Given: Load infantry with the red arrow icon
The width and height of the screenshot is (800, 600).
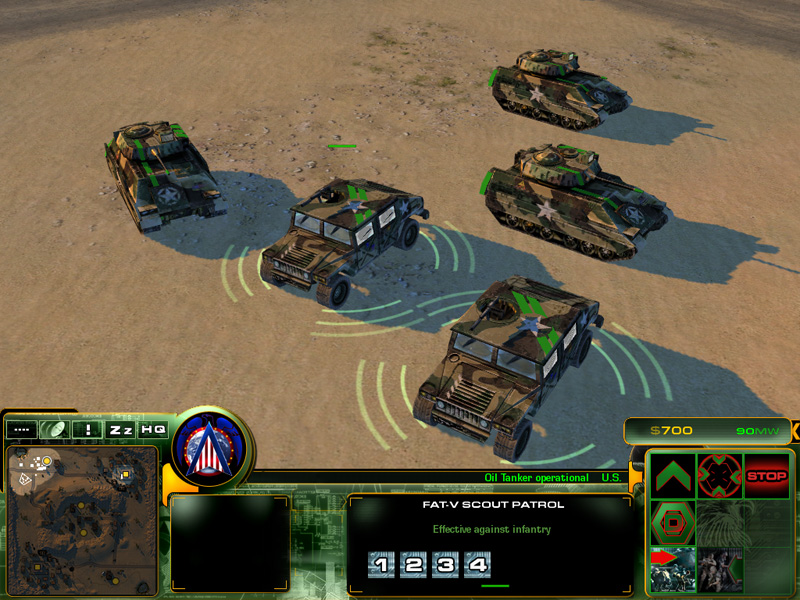Looking at the screenshot, I should (673, 569).
